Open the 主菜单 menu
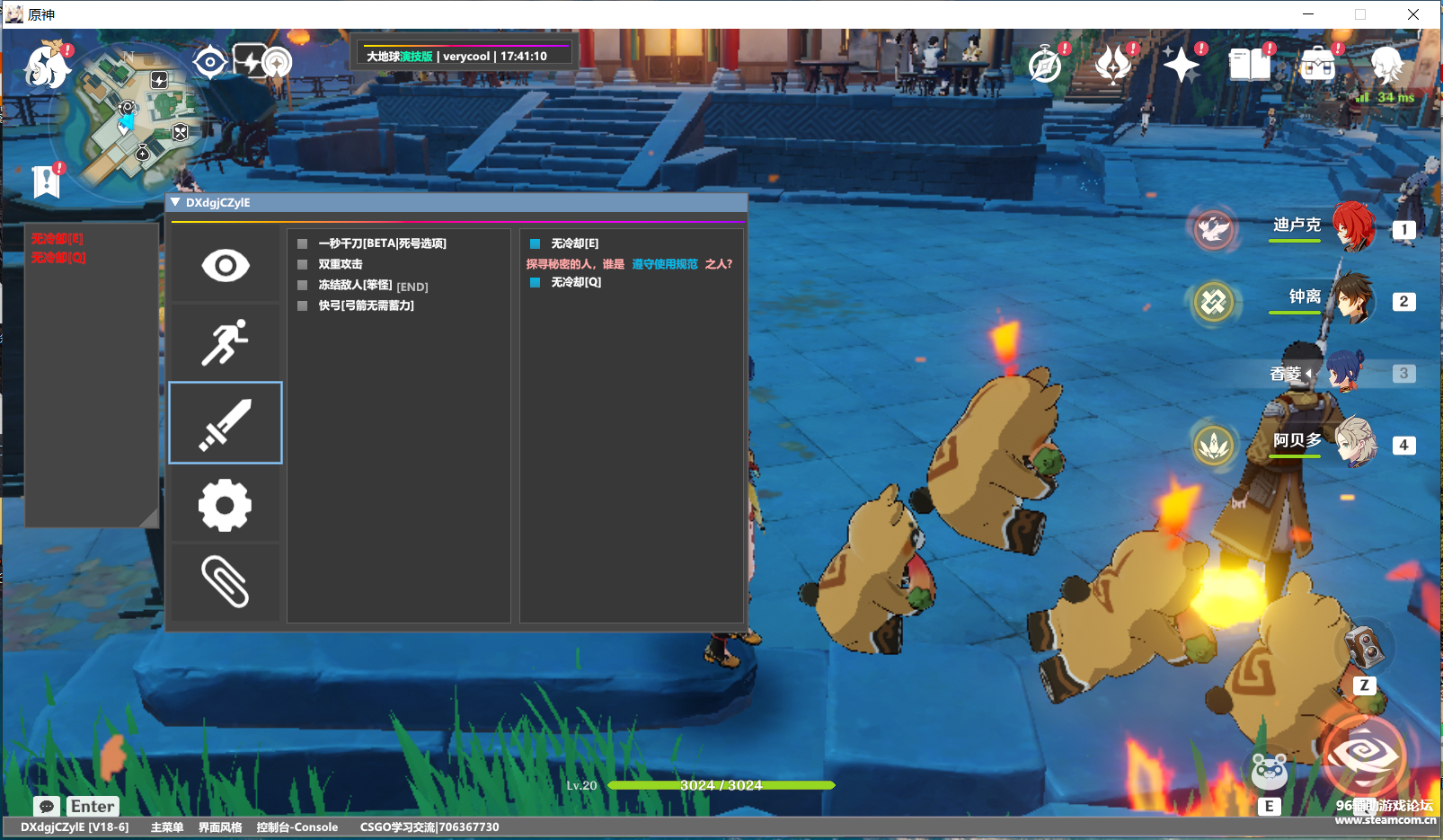Image resolution: width=1443 pixels, height=840 pixels. 167,827
